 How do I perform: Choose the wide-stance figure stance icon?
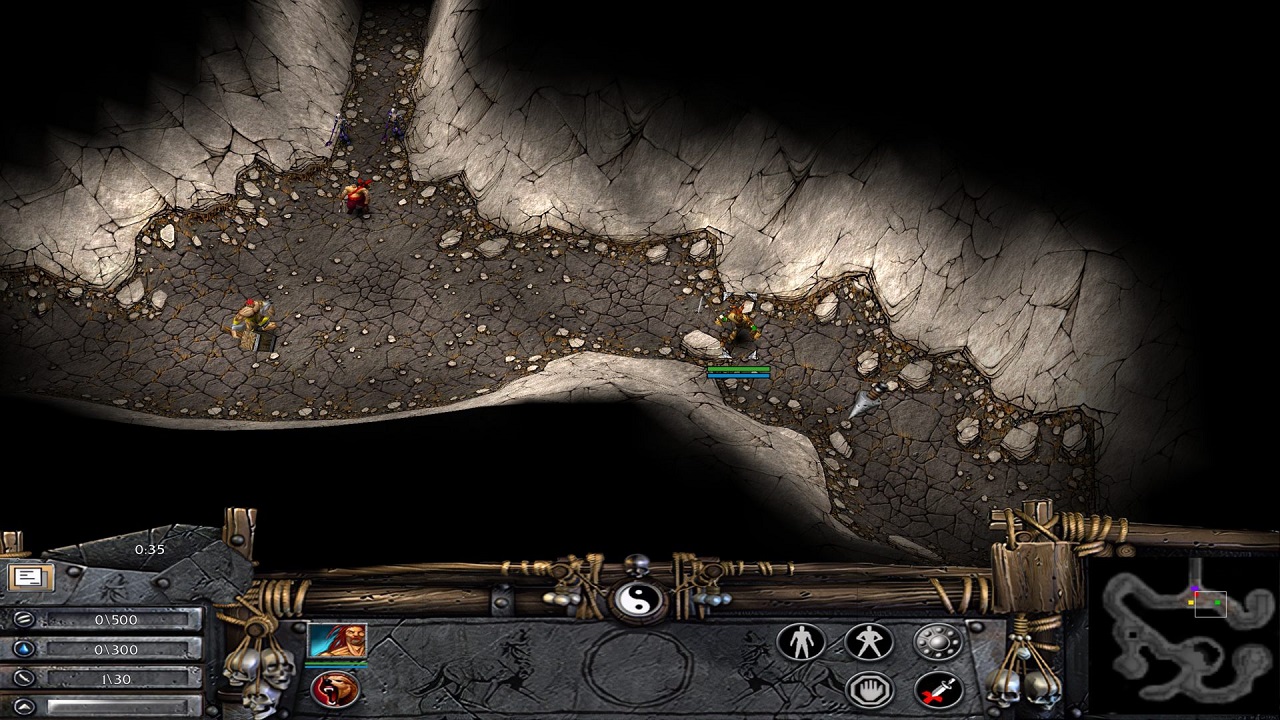(x=868, y=642)
